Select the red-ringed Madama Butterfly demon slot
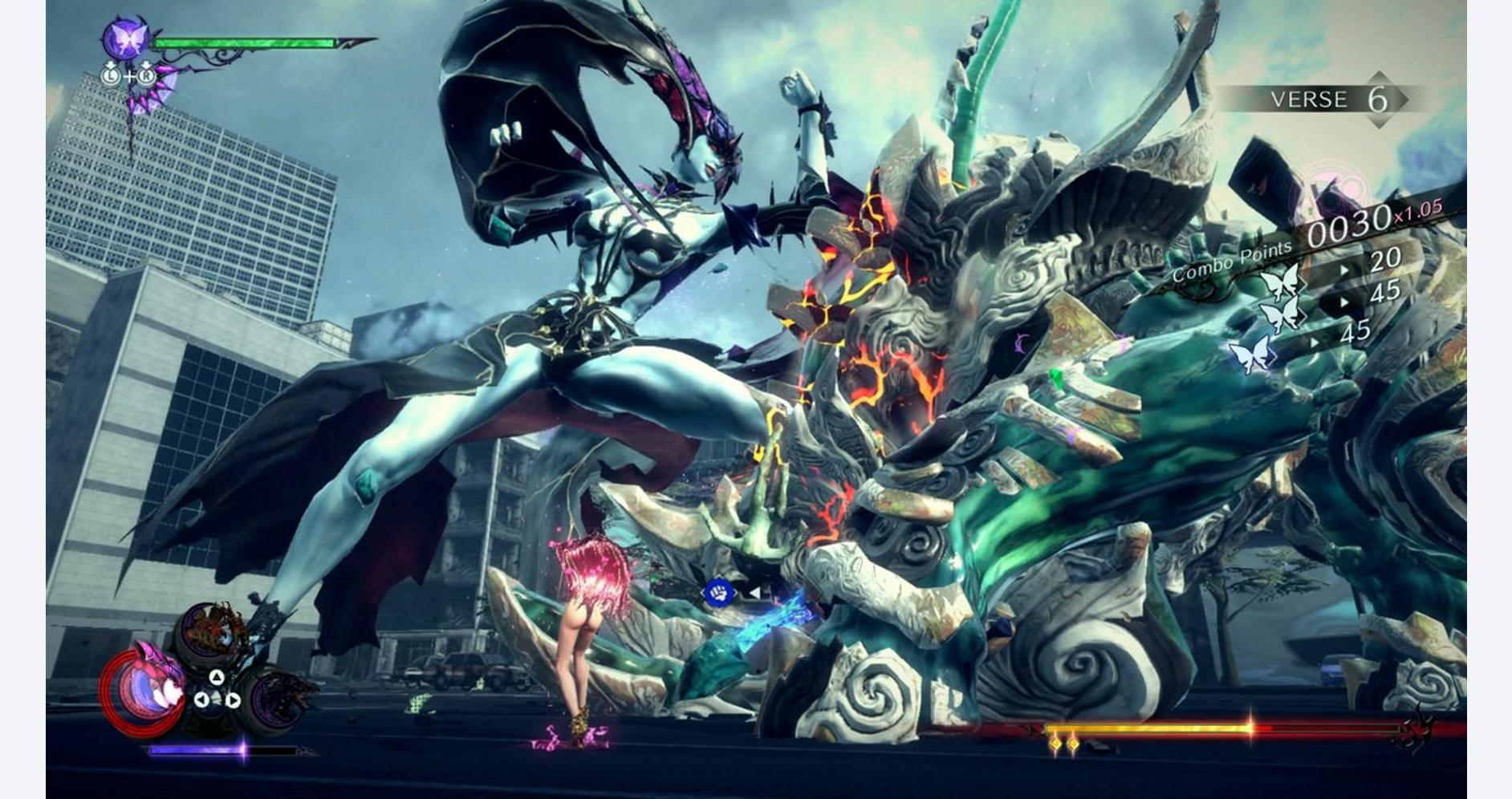This screenshot has width=1512, height=799. 144,687
